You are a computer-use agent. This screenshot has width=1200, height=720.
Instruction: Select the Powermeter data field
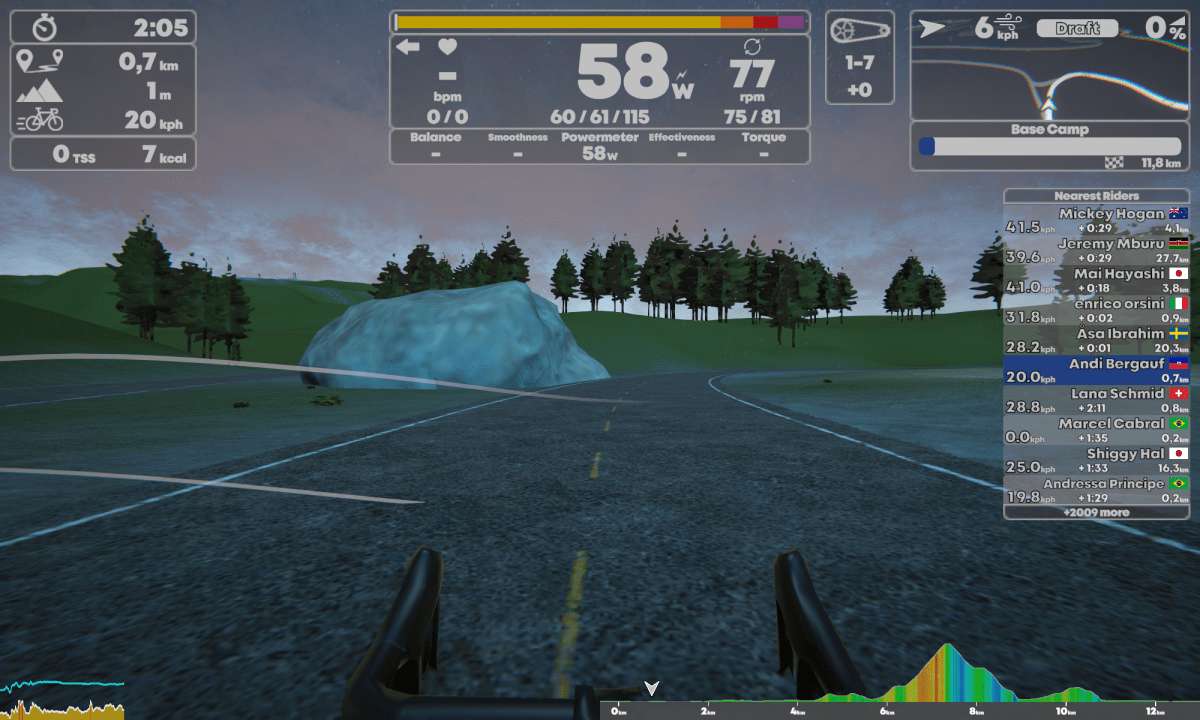tap(599, 146)
